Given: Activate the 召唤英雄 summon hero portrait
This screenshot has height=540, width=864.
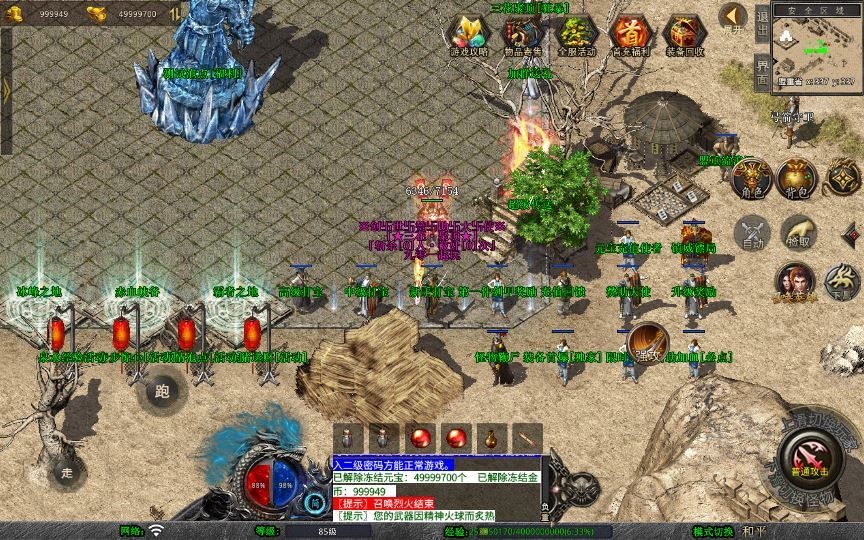Looking at the screenshot, I should point(795,282).
